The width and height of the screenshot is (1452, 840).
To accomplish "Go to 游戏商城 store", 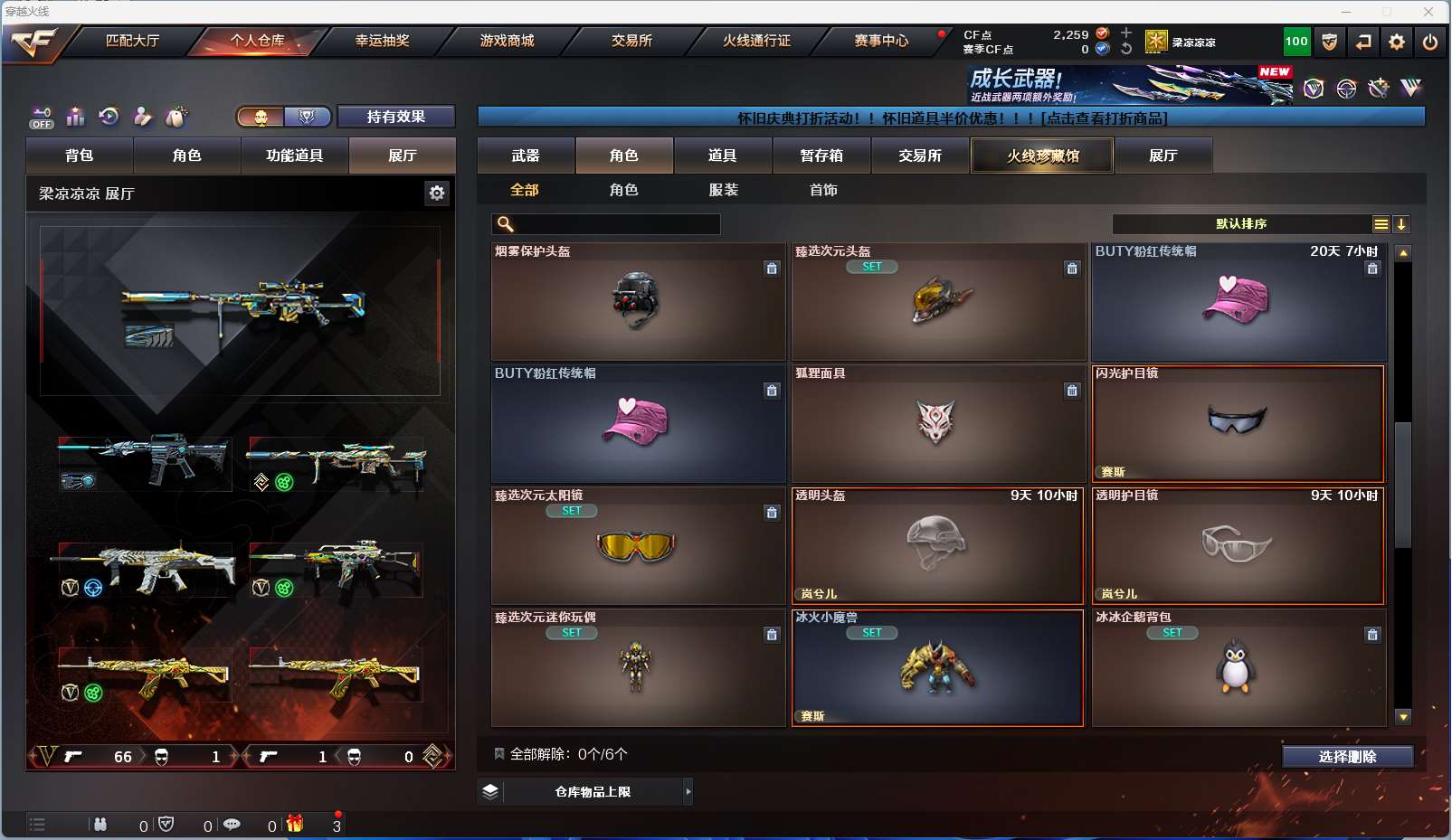I will [507, 41].
